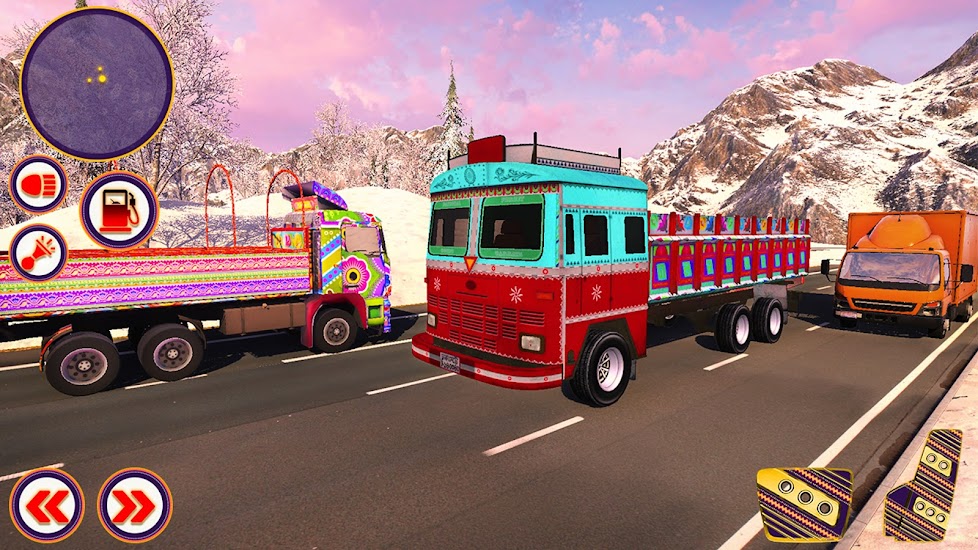Click the circular minimap
The width and height of the screenshot is (978, 550).
[97, 83]
